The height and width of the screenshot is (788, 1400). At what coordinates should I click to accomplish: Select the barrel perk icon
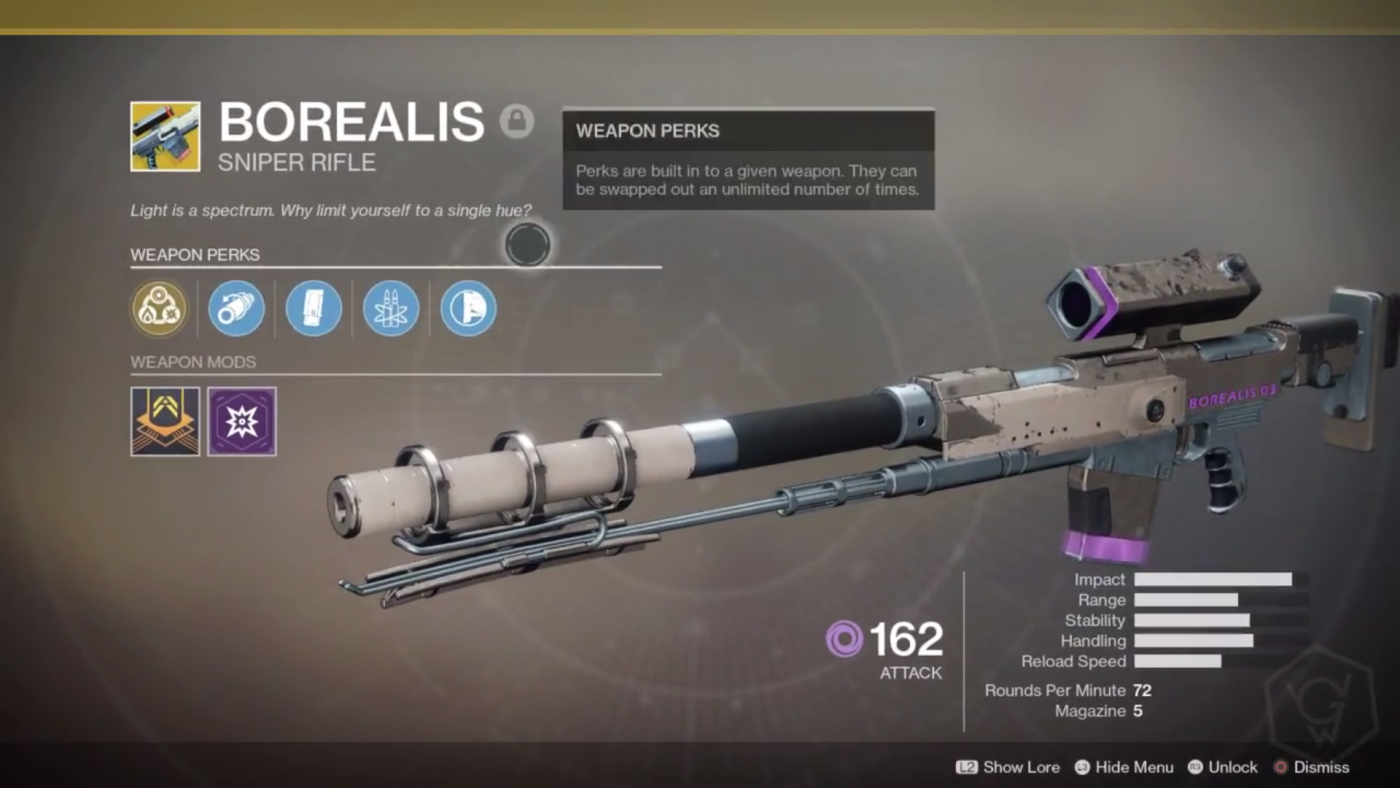[236, 308]
